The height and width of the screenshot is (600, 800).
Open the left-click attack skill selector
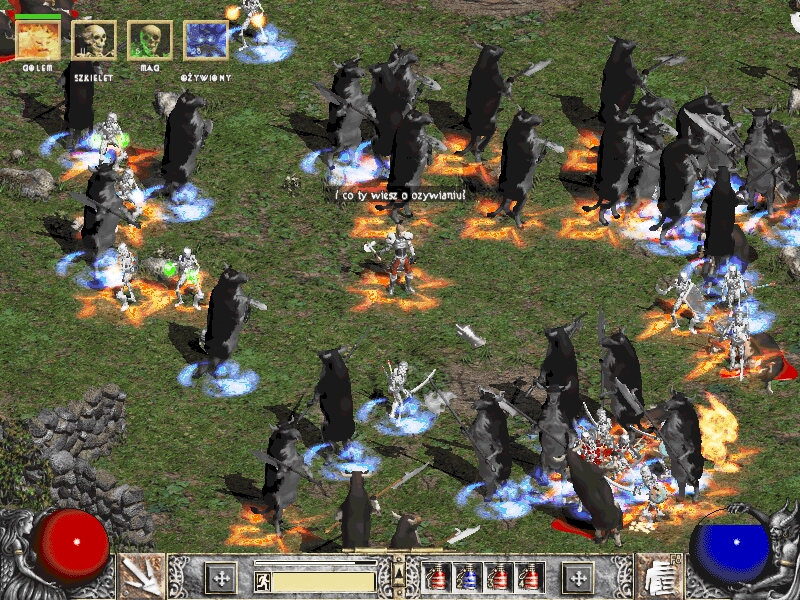[x=140, y=576]
